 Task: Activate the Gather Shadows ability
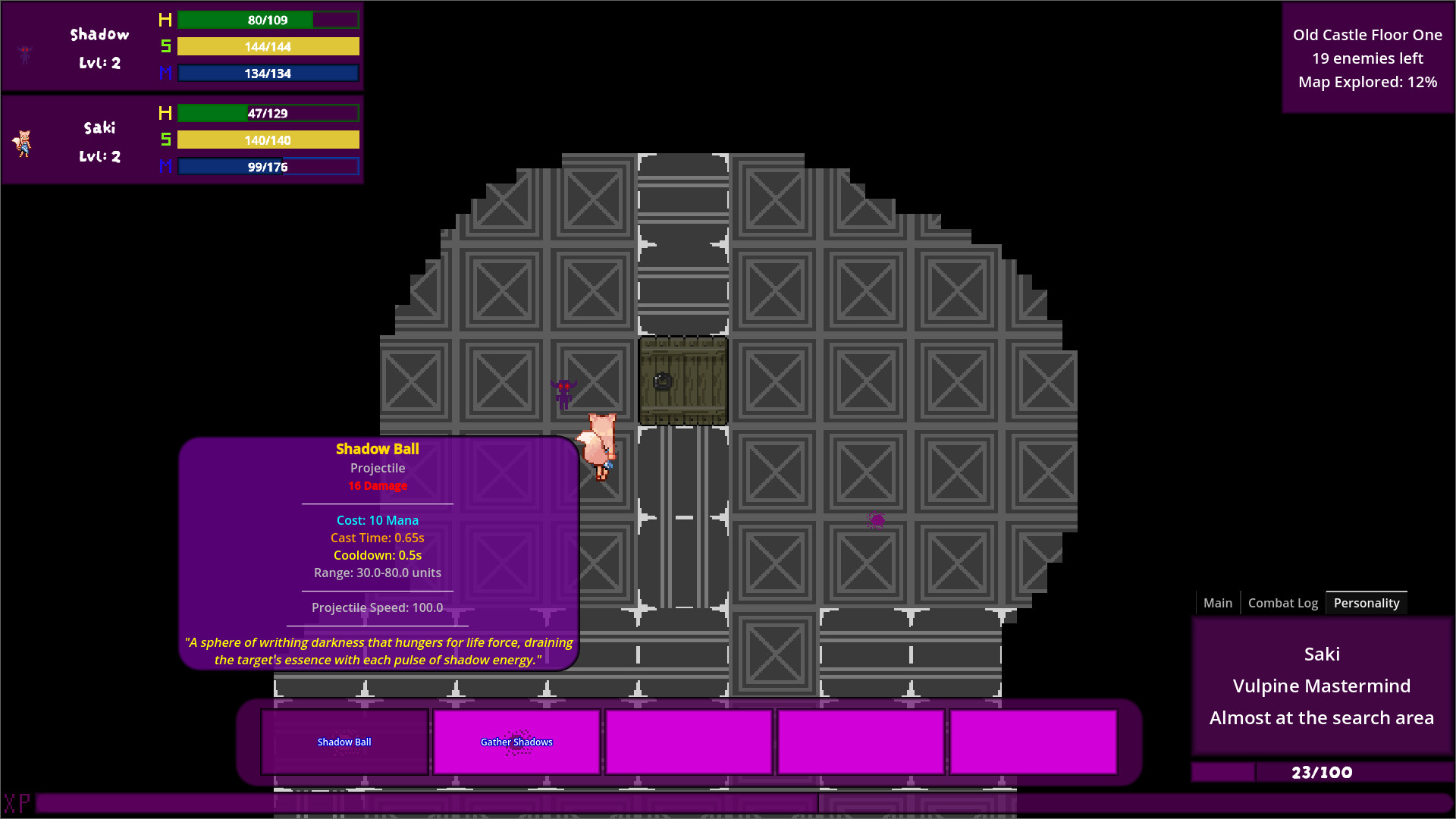516,742
